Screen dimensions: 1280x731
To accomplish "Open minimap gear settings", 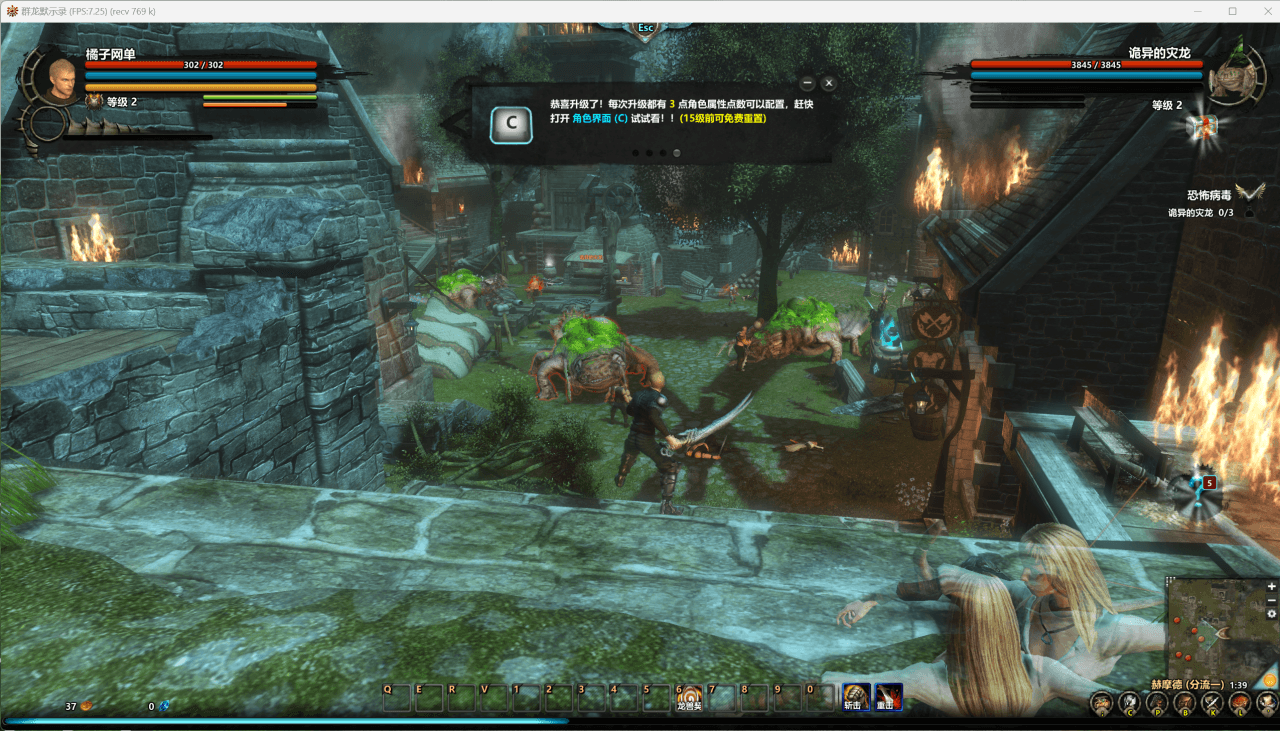I will (x=1272, y=614).
